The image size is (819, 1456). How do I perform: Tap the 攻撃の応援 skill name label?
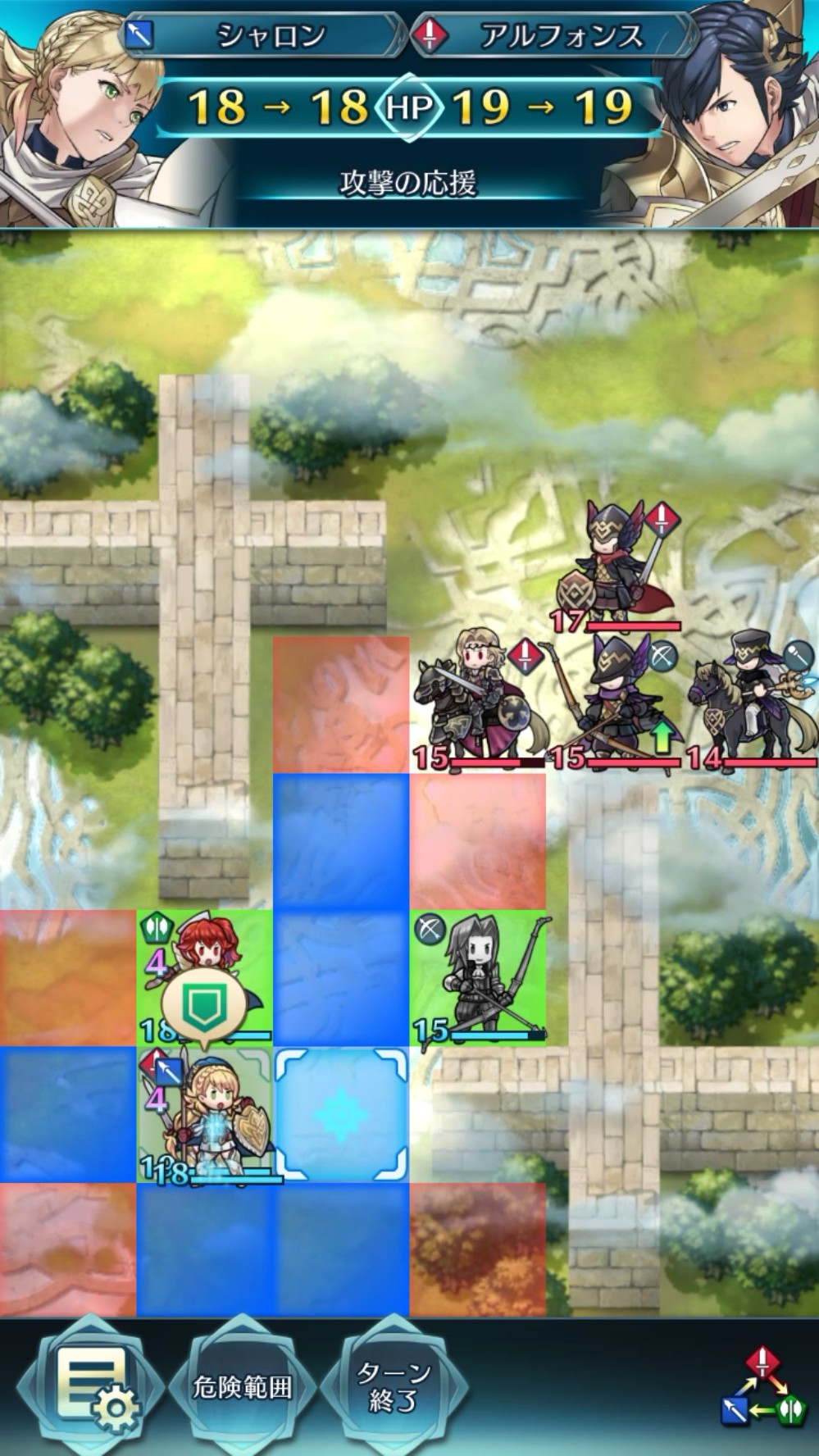tap(408, 184)
